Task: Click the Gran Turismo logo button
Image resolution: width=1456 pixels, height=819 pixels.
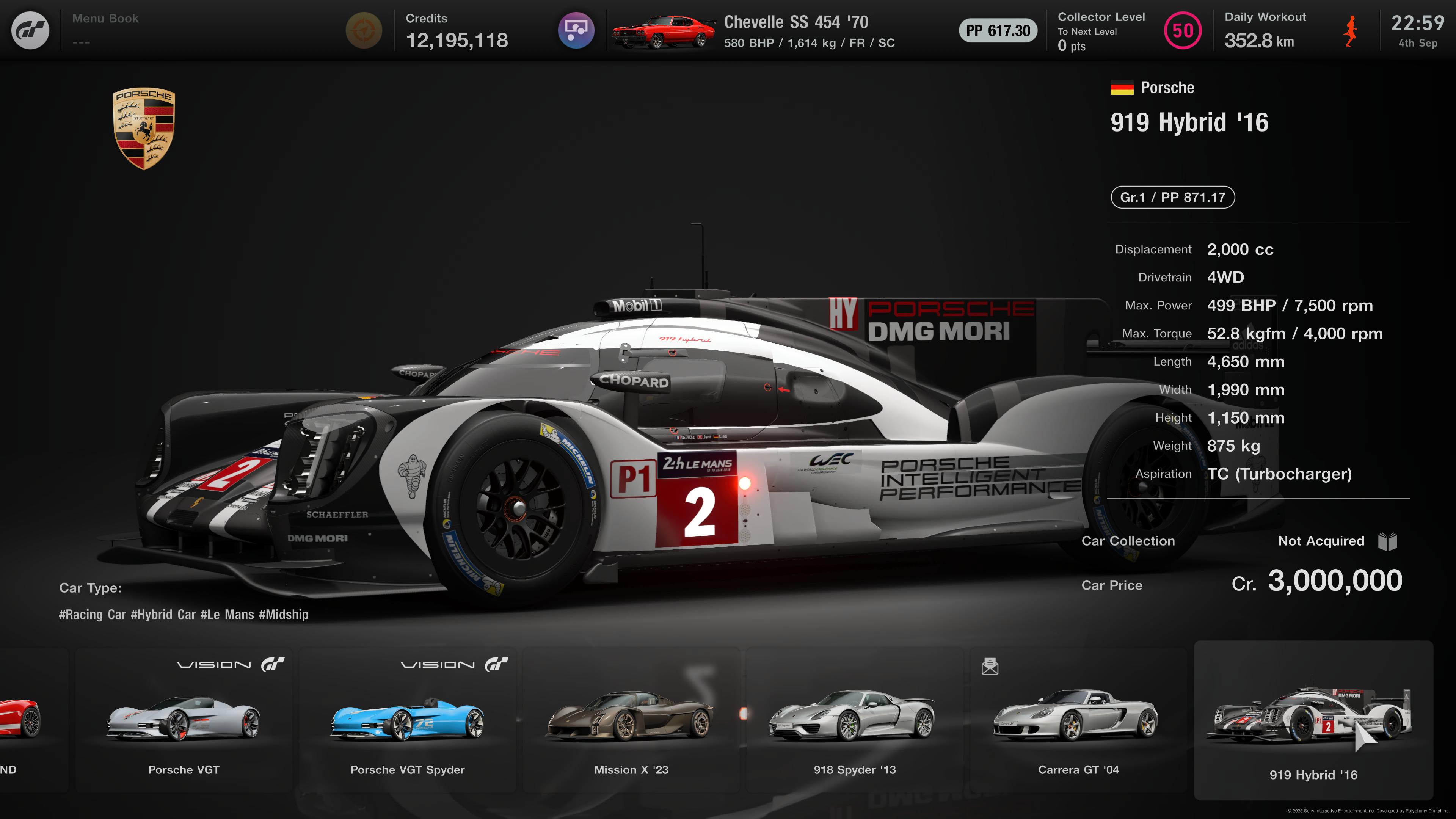Action: click(30, 30)
